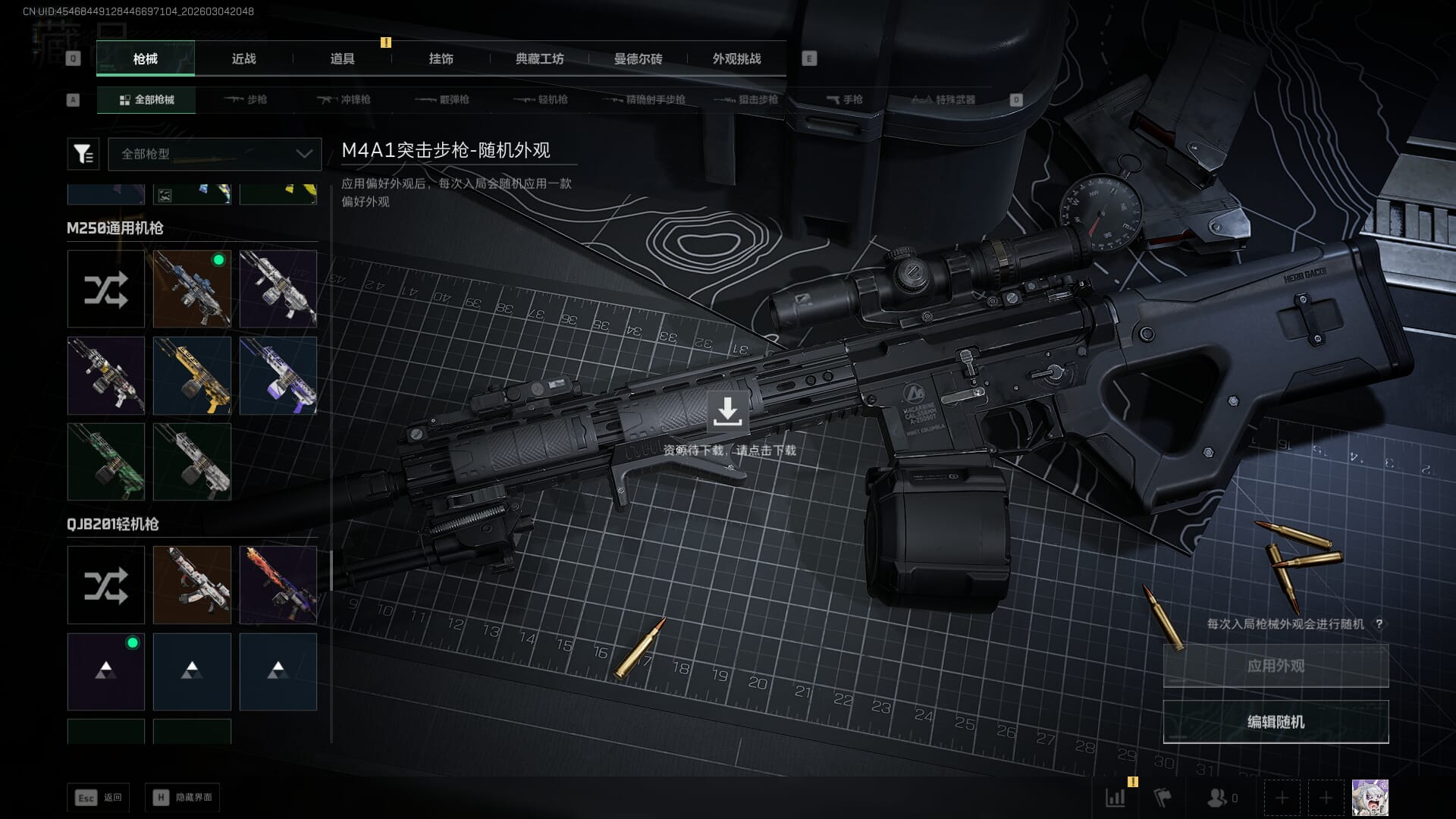Pick the green M250 machine gun skin
The image size is (1456, 819).
pyautogui.click(x=106, y=461)
